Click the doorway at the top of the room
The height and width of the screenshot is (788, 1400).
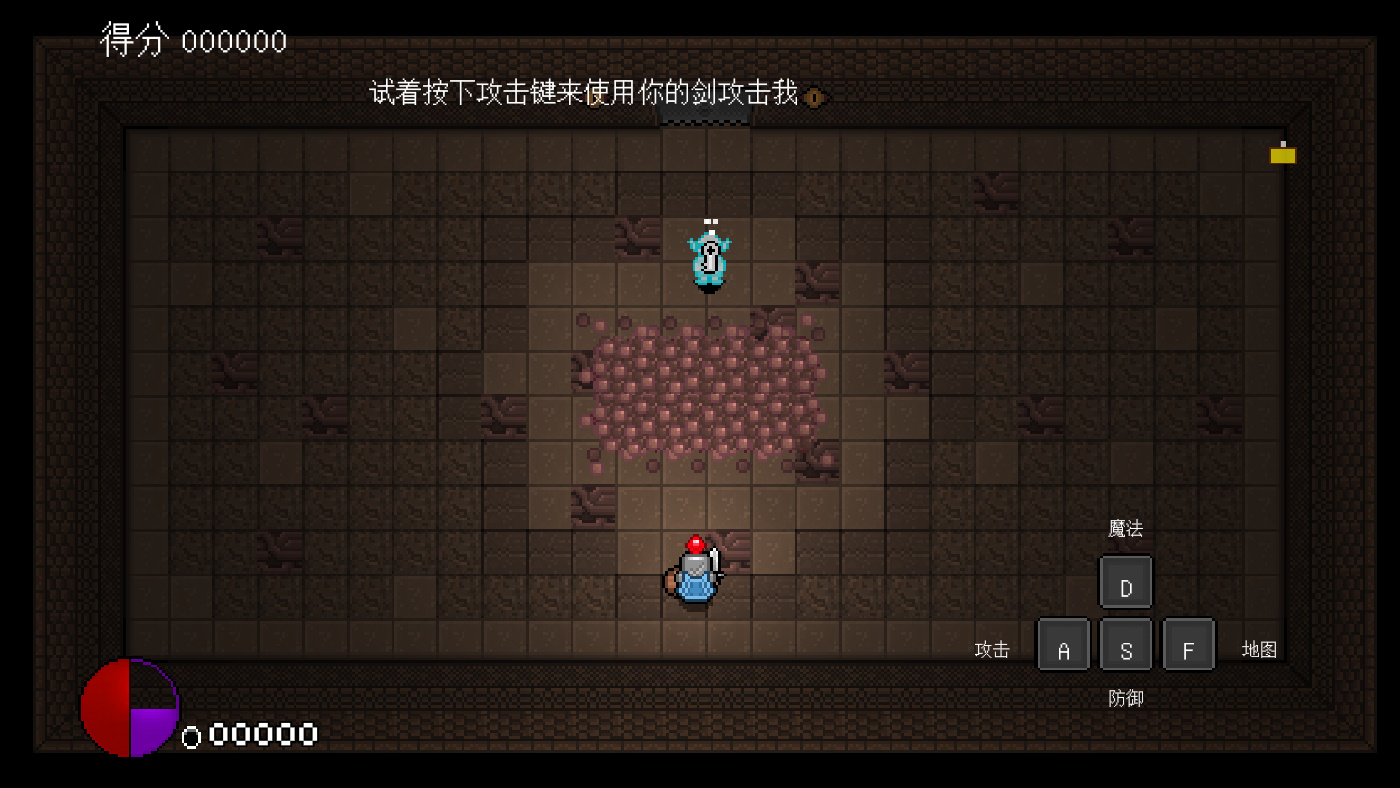[704, 118]
